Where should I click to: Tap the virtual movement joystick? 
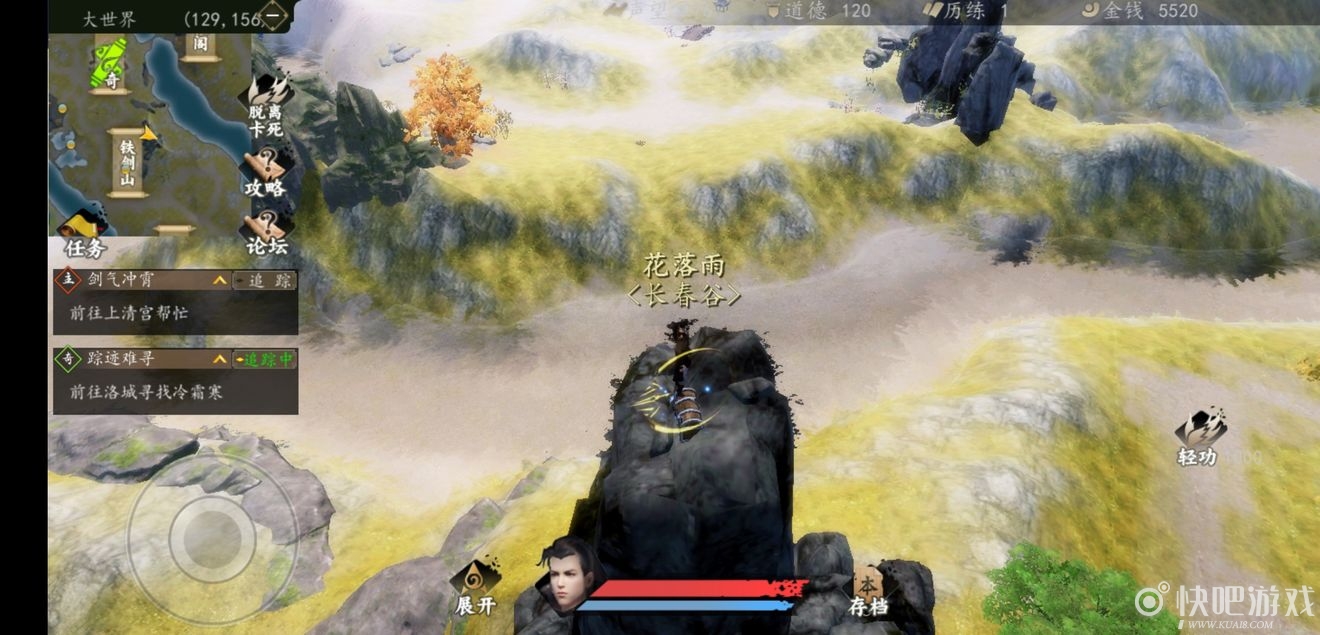(x=212, y=540)
